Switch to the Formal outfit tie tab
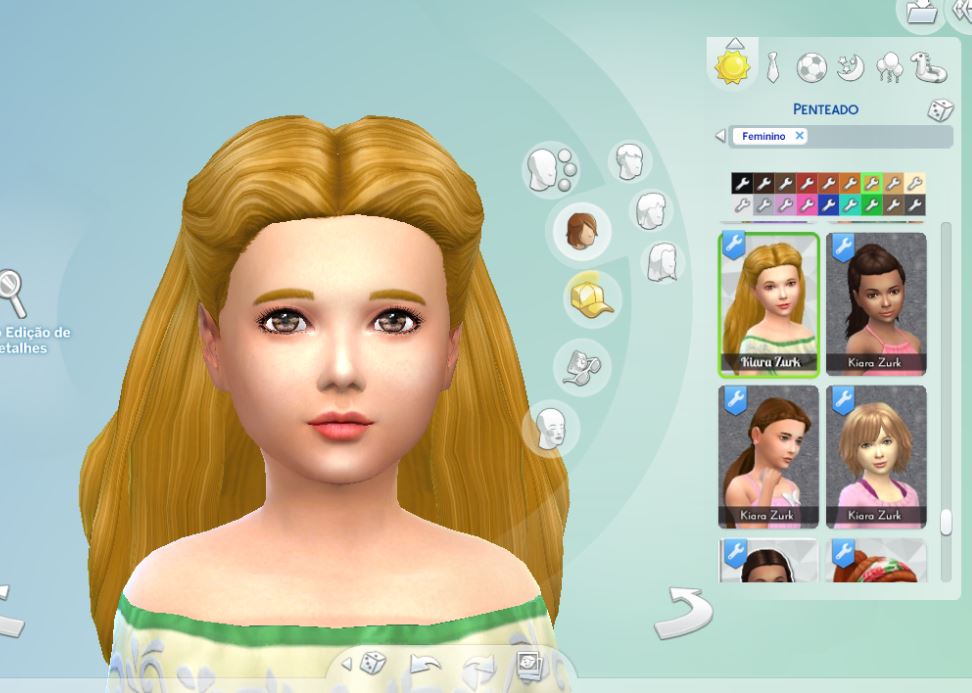972x693 pixels. pos(774,68)
